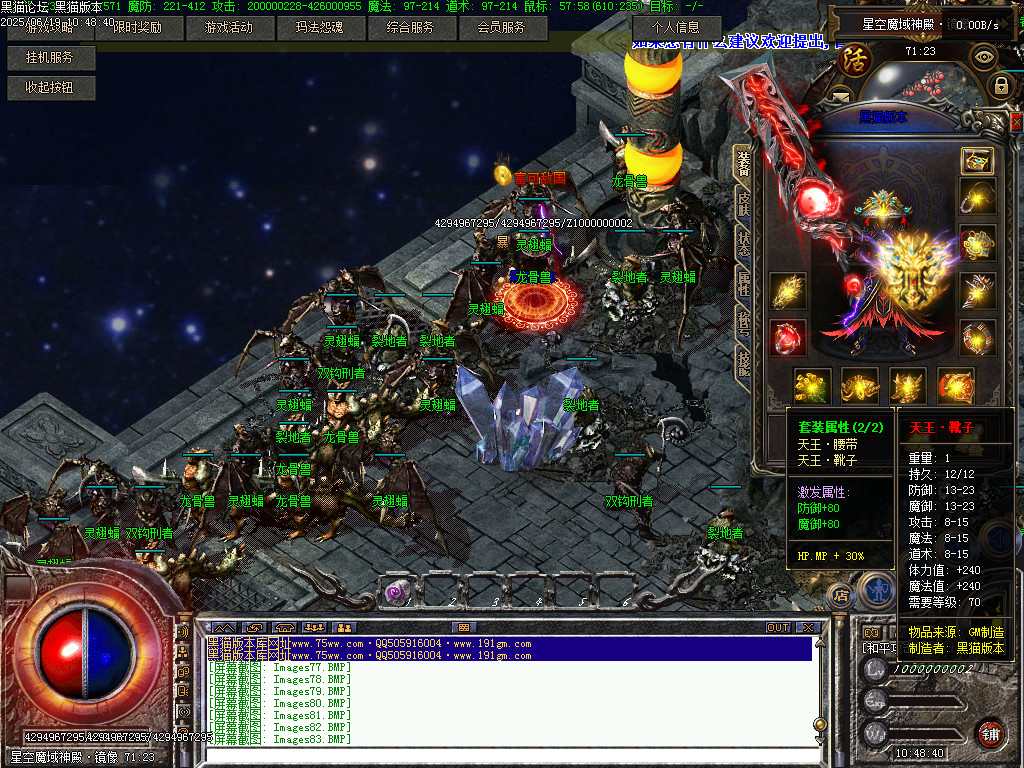Select the treasure chest slot in equipment panel
This screenshot has height=768, width=1024.
977,161
